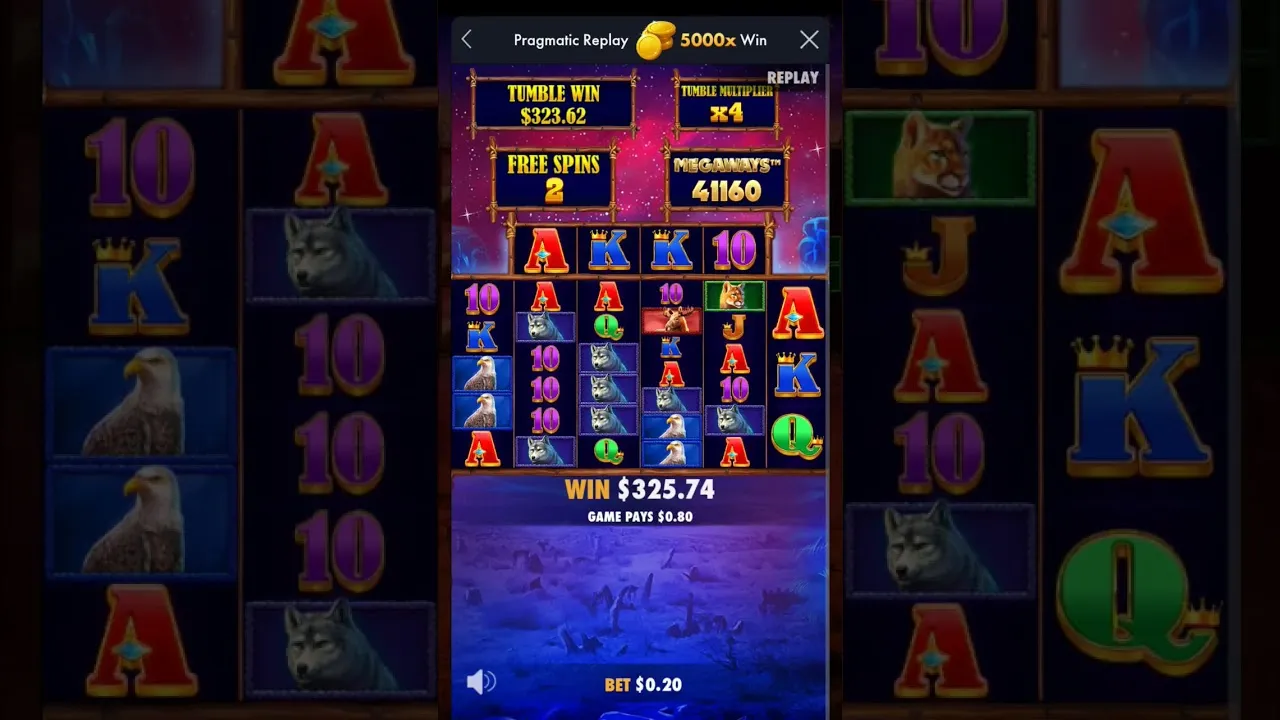
Task: Click the 5000x Win text
Action: (x=722, y=39)
